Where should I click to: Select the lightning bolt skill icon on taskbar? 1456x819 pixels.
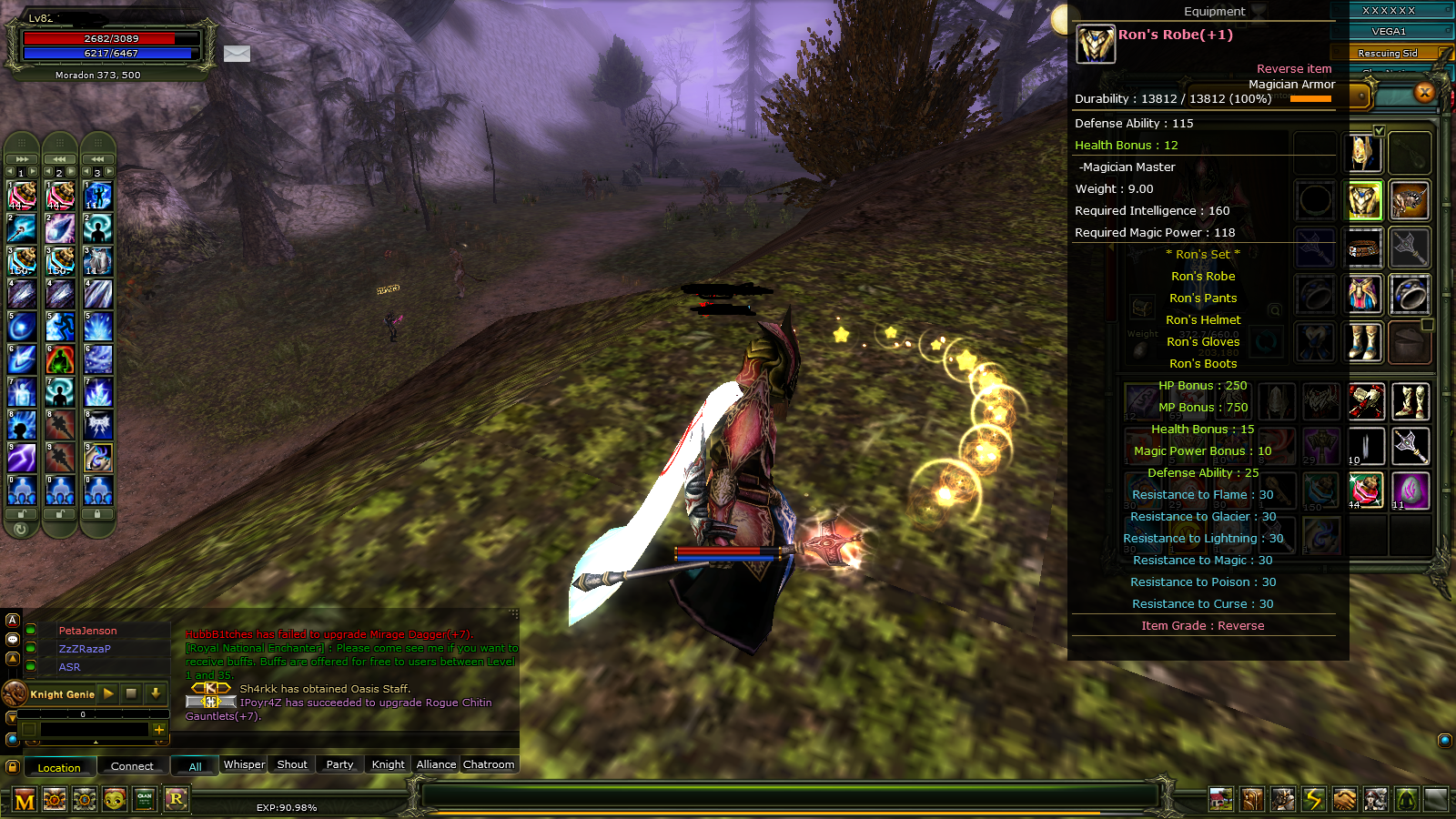coord(1313,798)
